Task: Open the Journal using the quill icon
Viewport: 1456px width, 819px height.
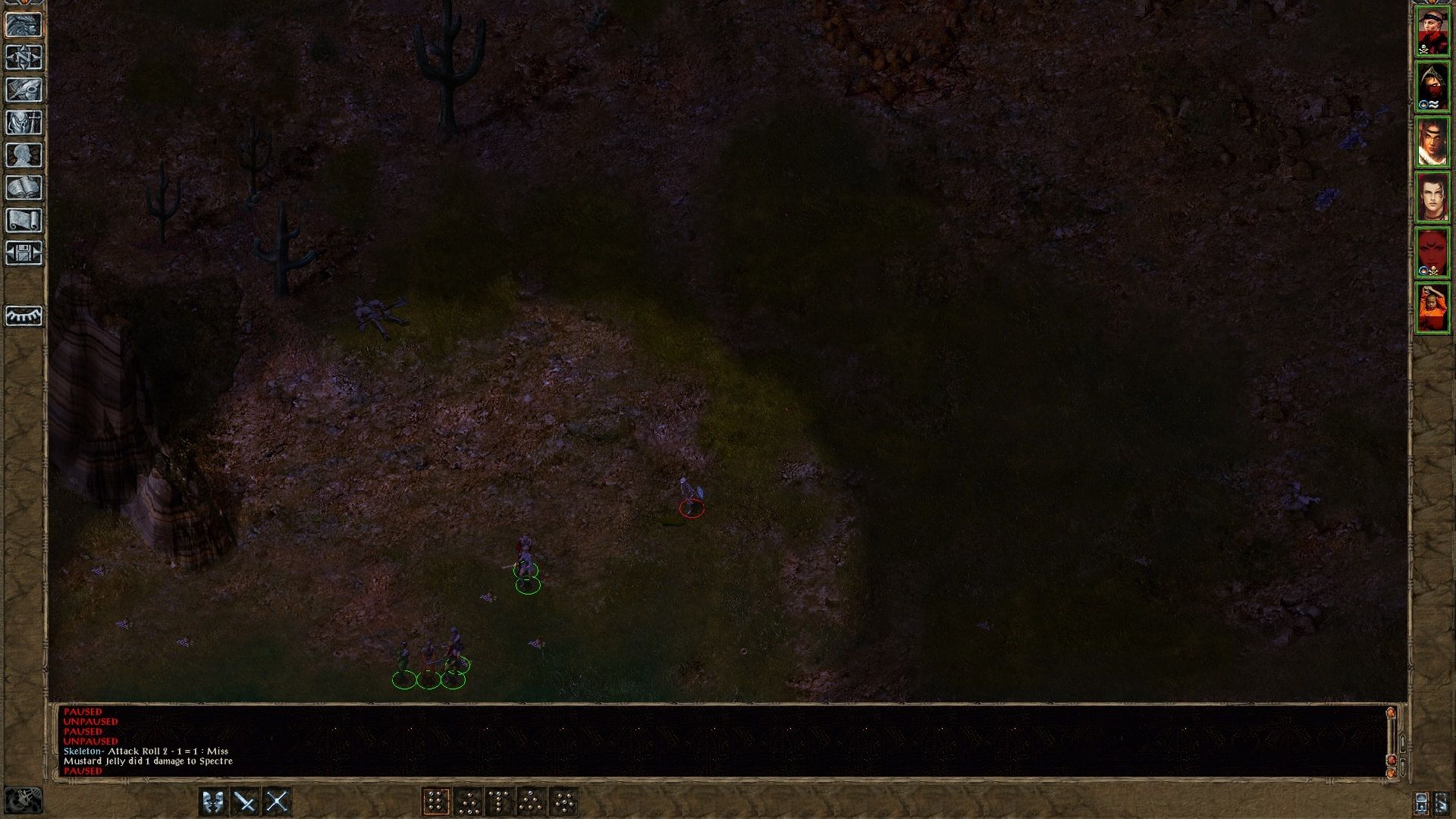Action: tap(25, 89)
